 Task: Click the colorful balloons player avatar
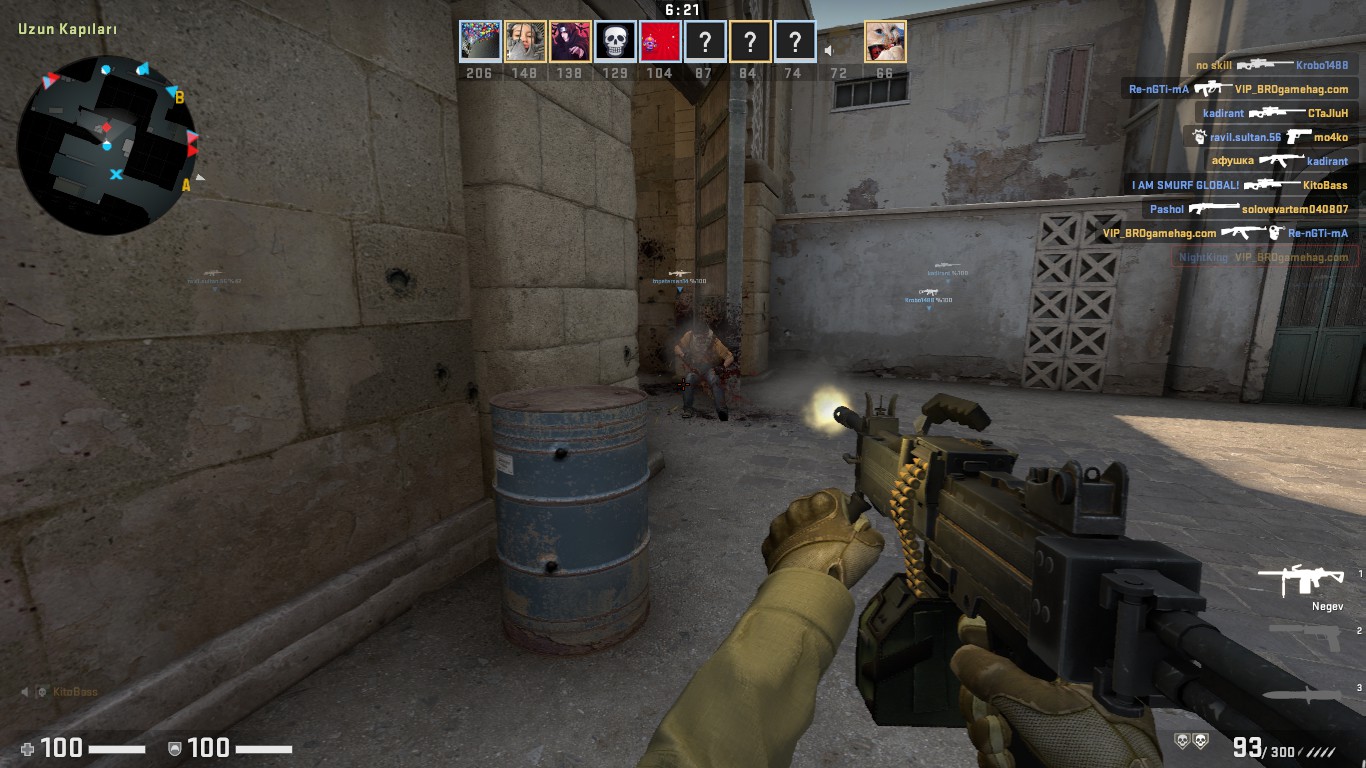(480, 42)
